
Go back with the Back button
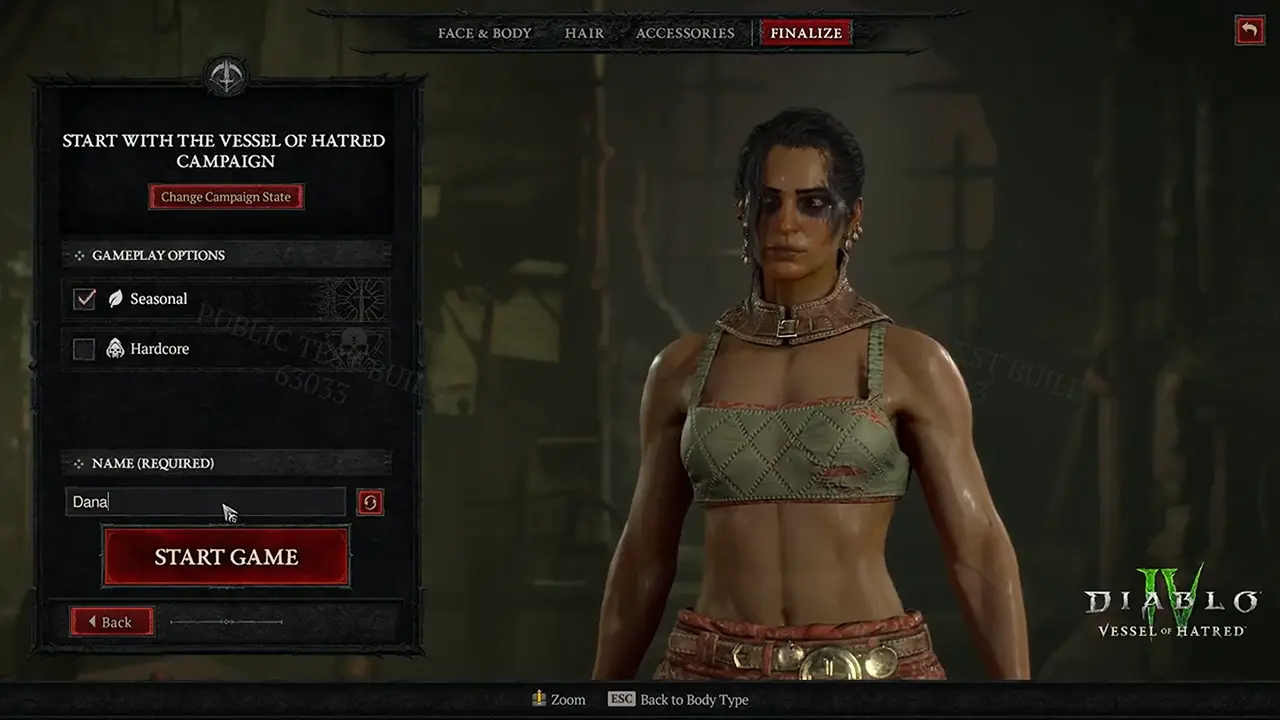point(112,622)
